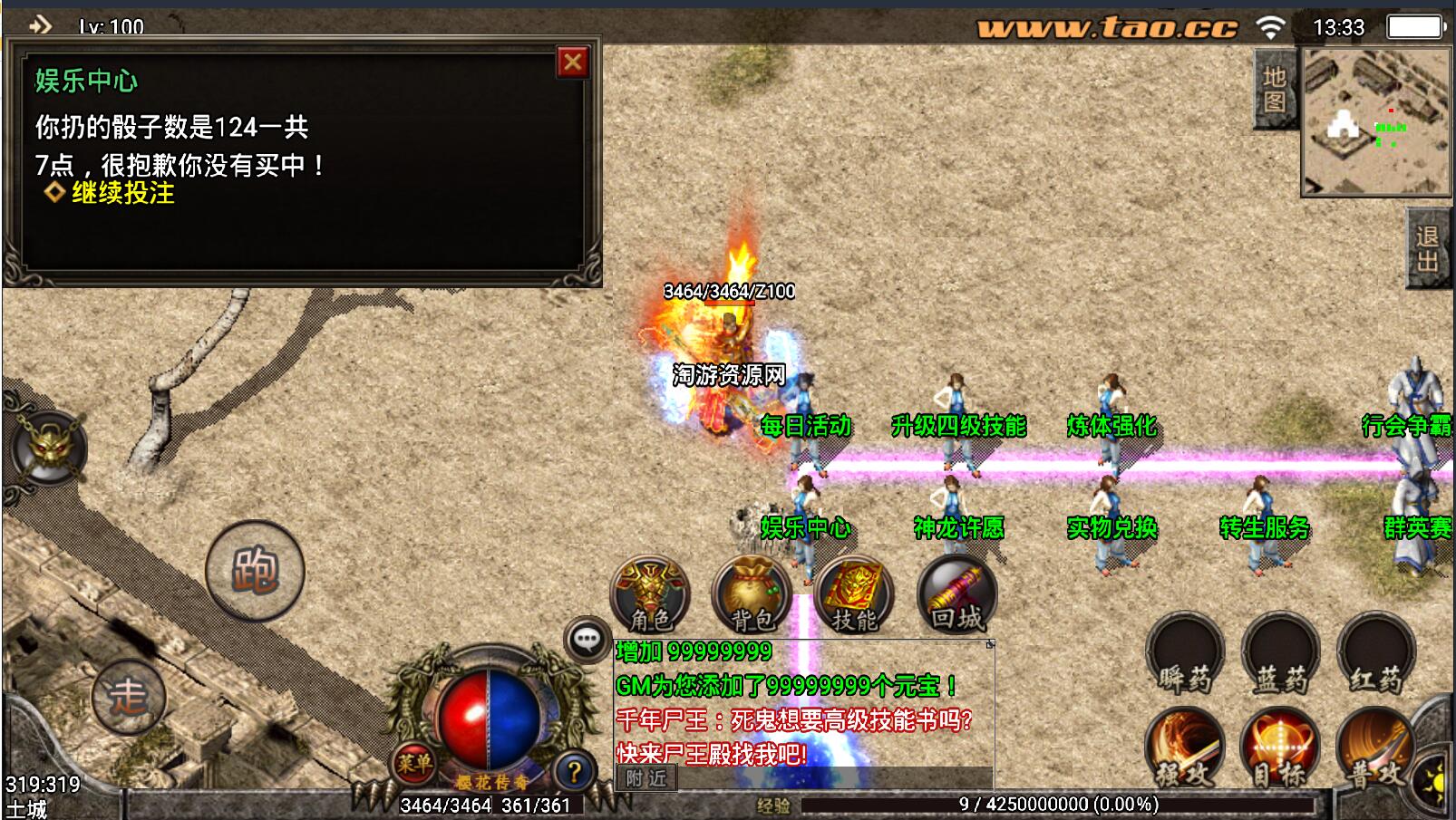
Task: Open the chat speech bubble icon
Action: click(587, 640)
